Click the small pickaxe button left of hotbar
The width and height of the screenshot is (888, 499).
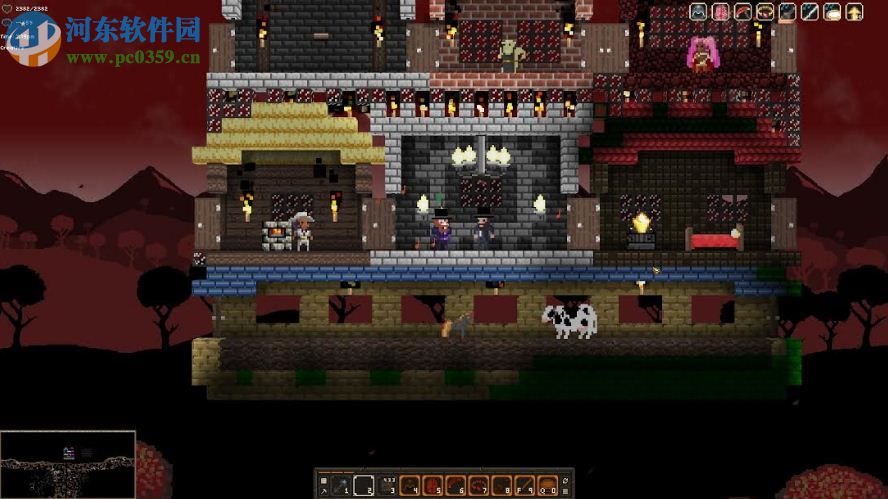pyautogui.click(x=324, y=491)
